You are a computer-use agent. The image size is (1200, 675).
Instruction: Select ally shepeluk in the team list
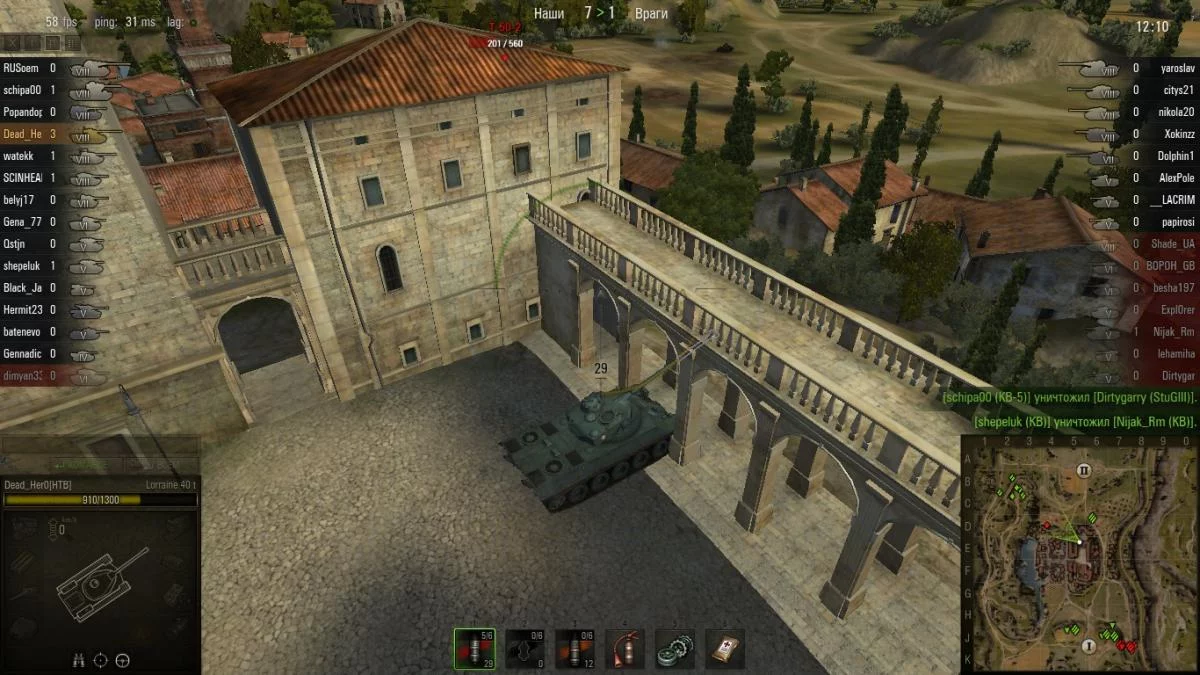pyautogui.click(x=22, y=266)
